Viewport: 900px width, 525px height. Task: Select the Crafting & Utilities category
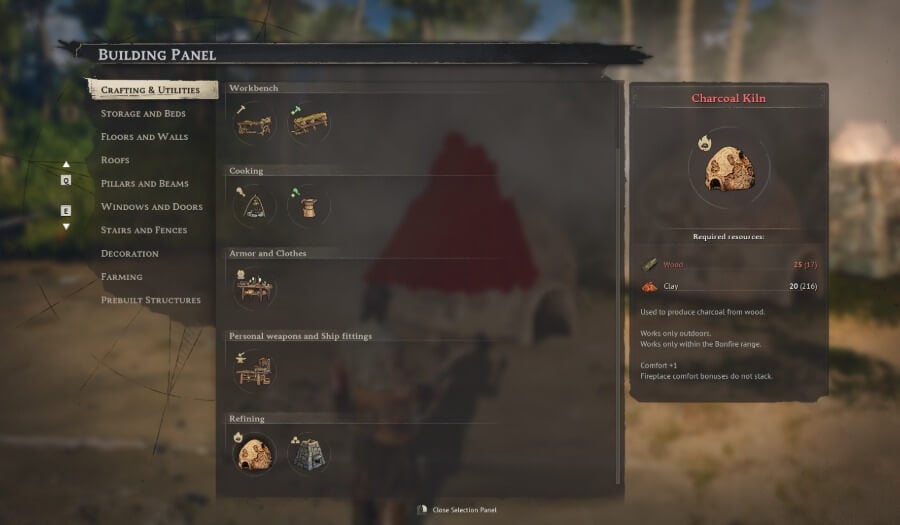150,90
